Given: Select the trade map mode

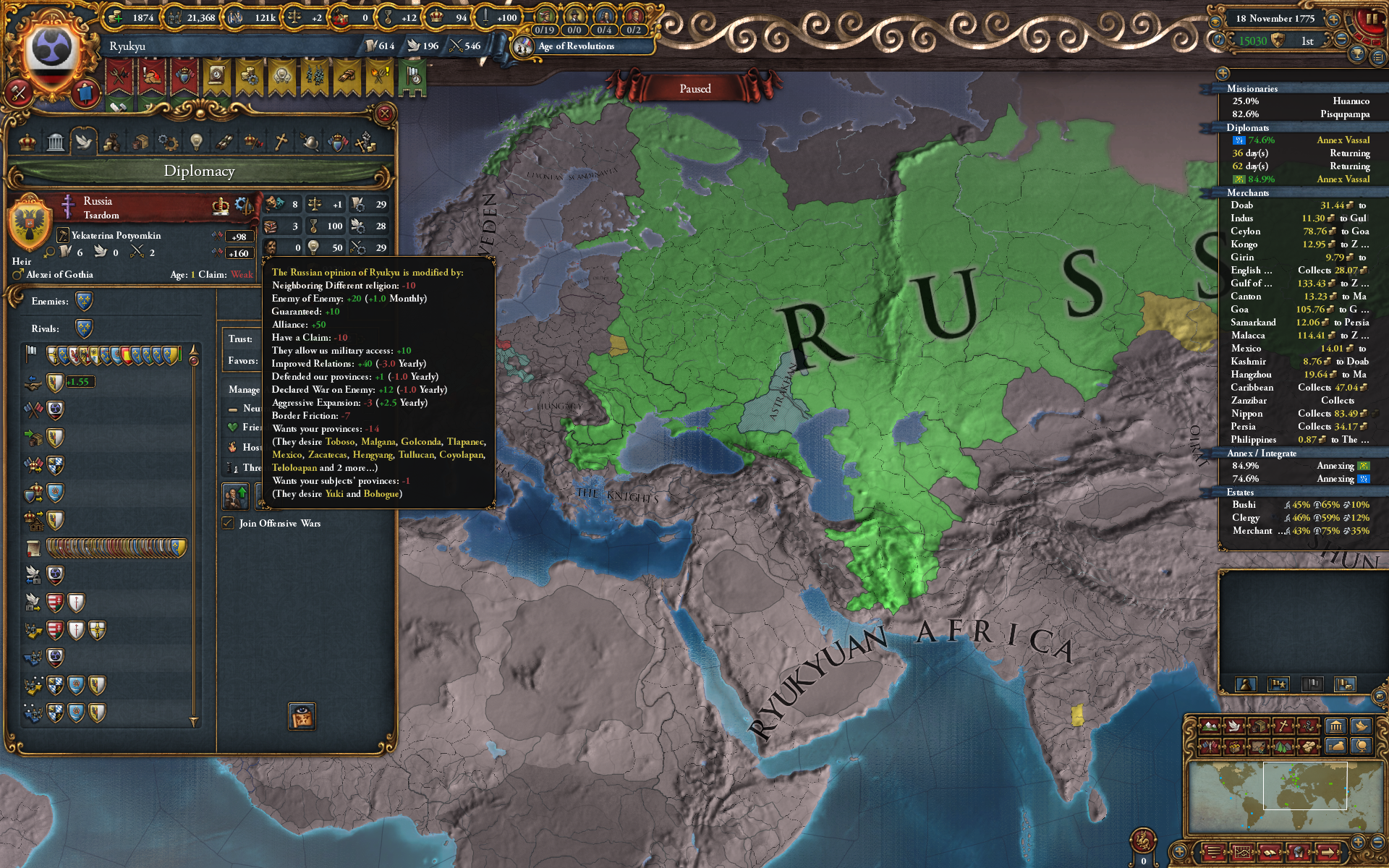Looking at the screenshot, I should [x=1259, y=726].
